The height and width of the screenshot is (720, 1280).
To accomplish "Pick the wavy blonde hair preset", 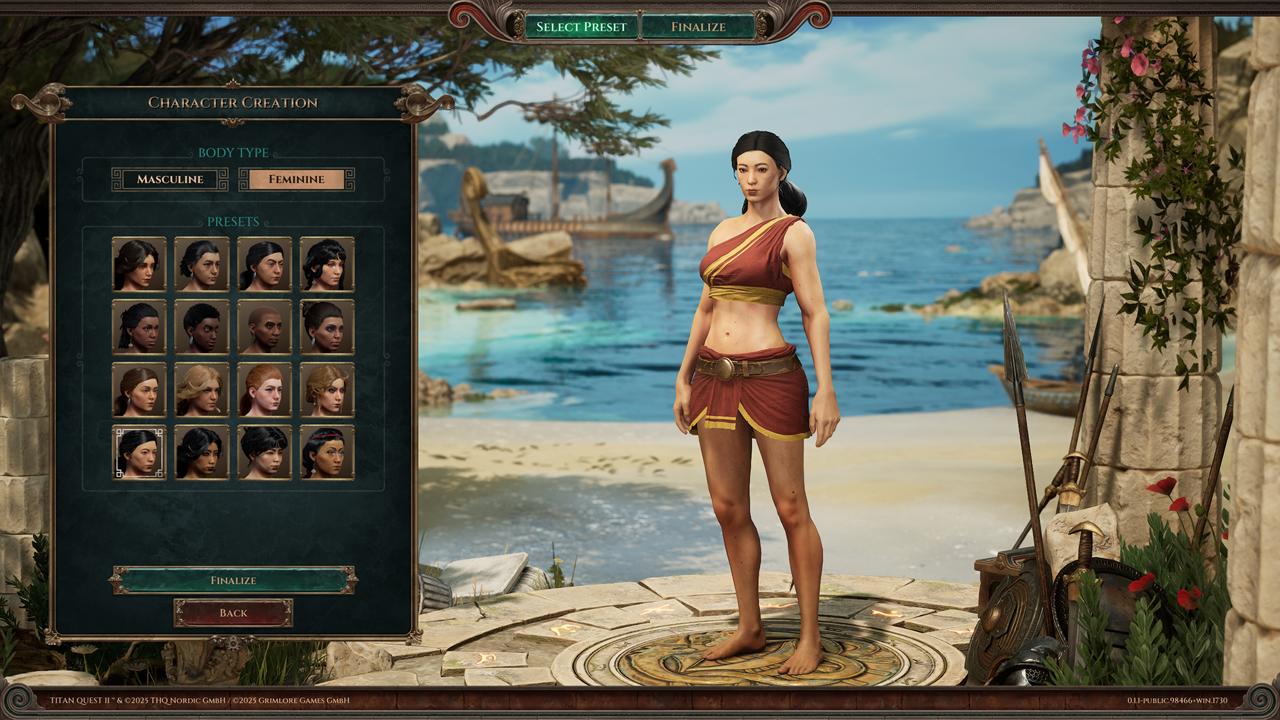I will 201,389.
